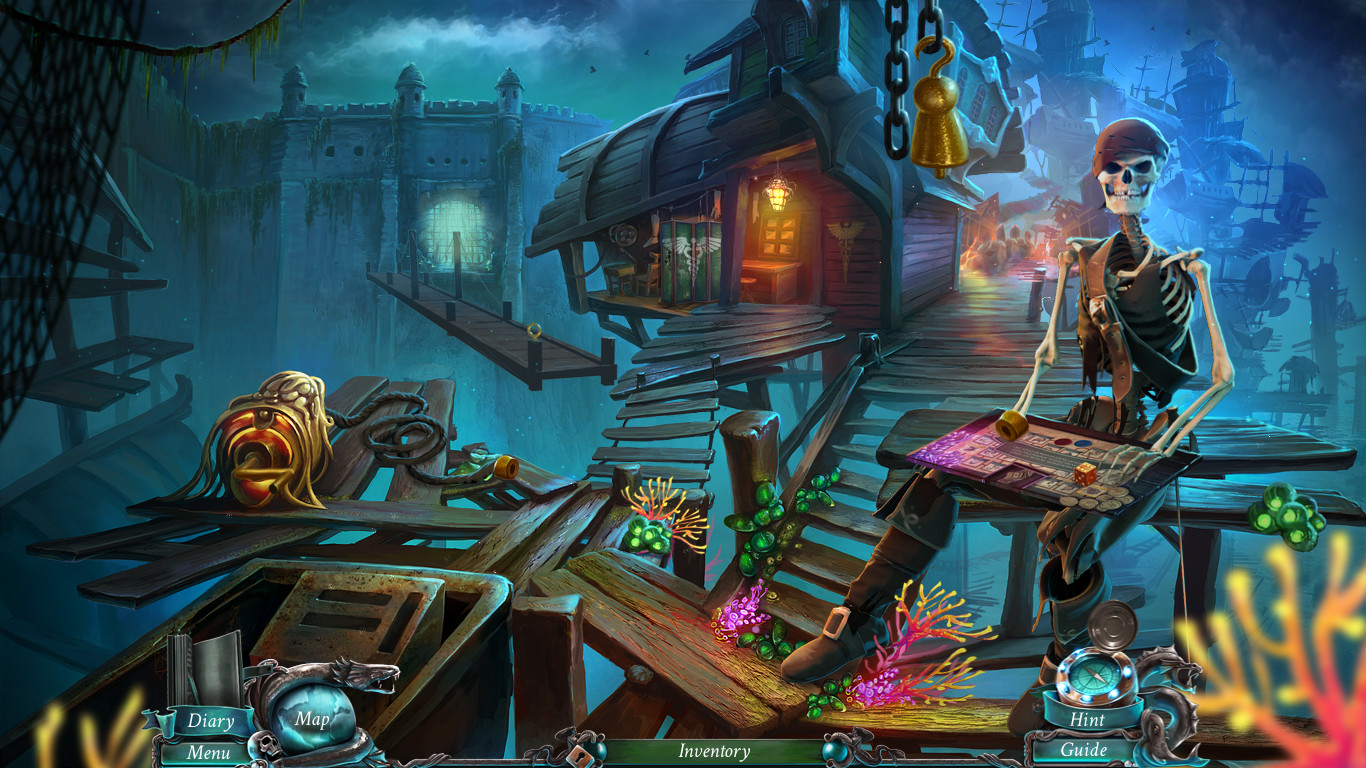1366x768 pixels.
Task: Use the Hint compass icon
Action: coord(1094,676)
